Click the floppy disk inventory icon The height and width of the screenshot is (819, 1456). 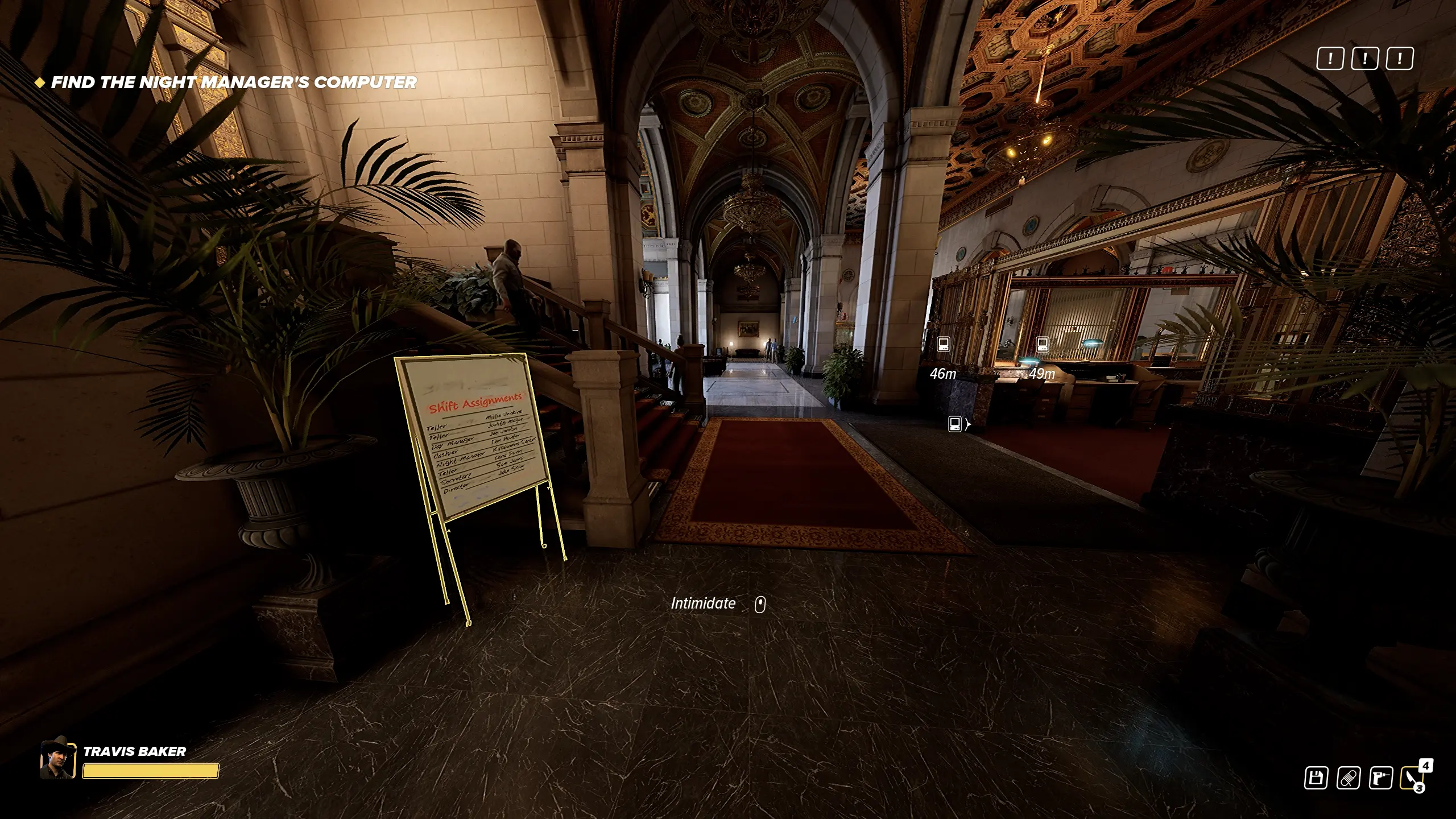(1316, 777)
